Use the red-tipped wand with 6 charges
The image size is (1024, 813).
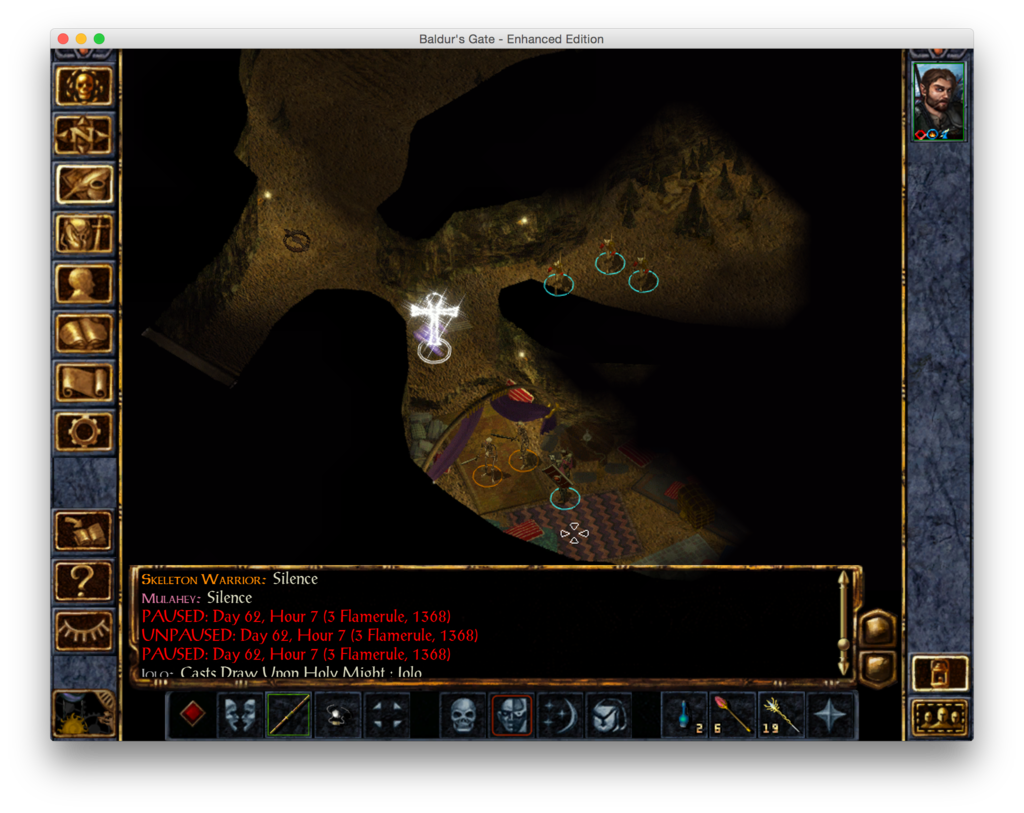click(x=732, y=714)
